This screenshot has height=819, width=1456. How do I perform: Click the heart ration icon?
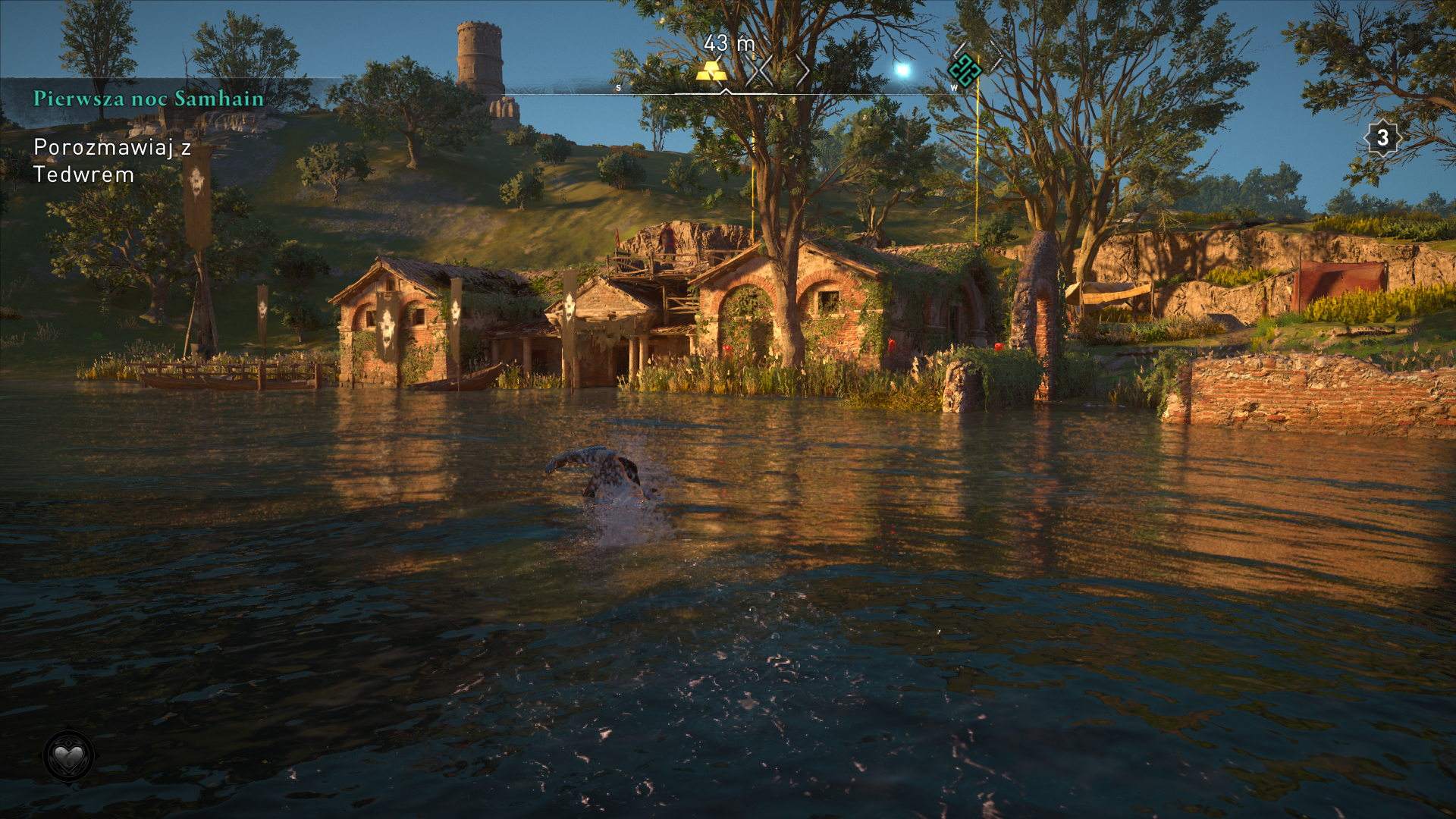[x=68, y=756]
